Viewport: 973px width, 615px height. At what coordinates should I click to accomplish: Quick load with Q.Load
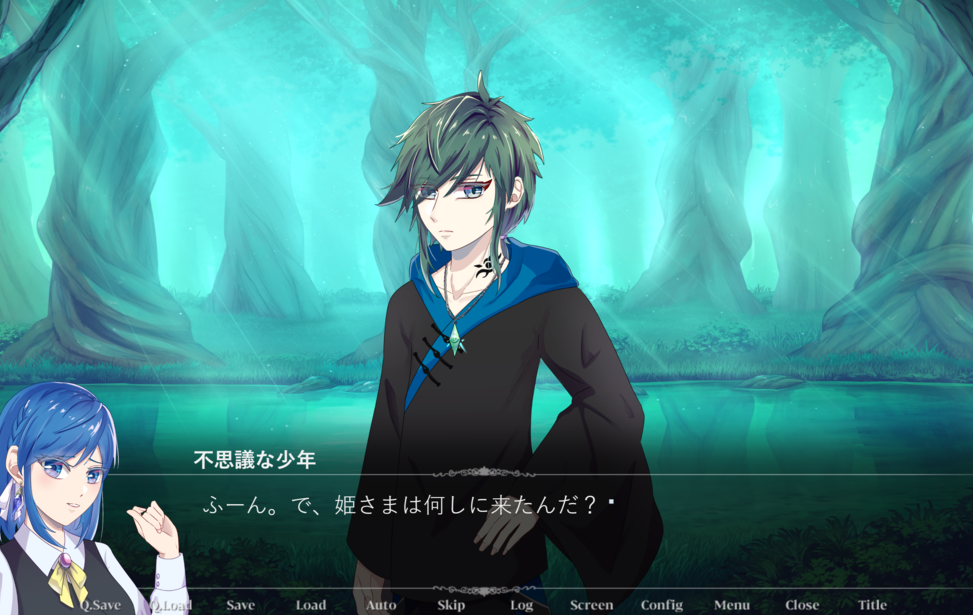pyautogui.click(x=170, y=605)
